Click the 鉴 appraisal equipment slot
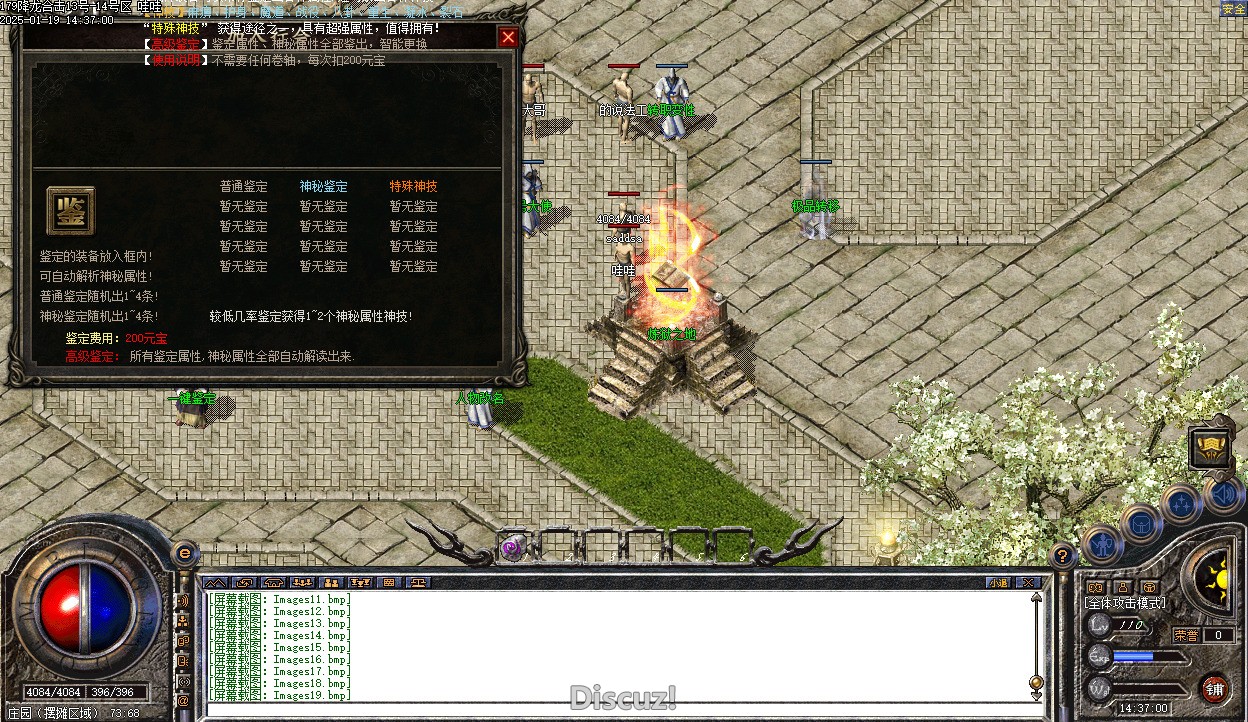The width and height of the screenshot is (1248, 722). (x=70, y=211)
